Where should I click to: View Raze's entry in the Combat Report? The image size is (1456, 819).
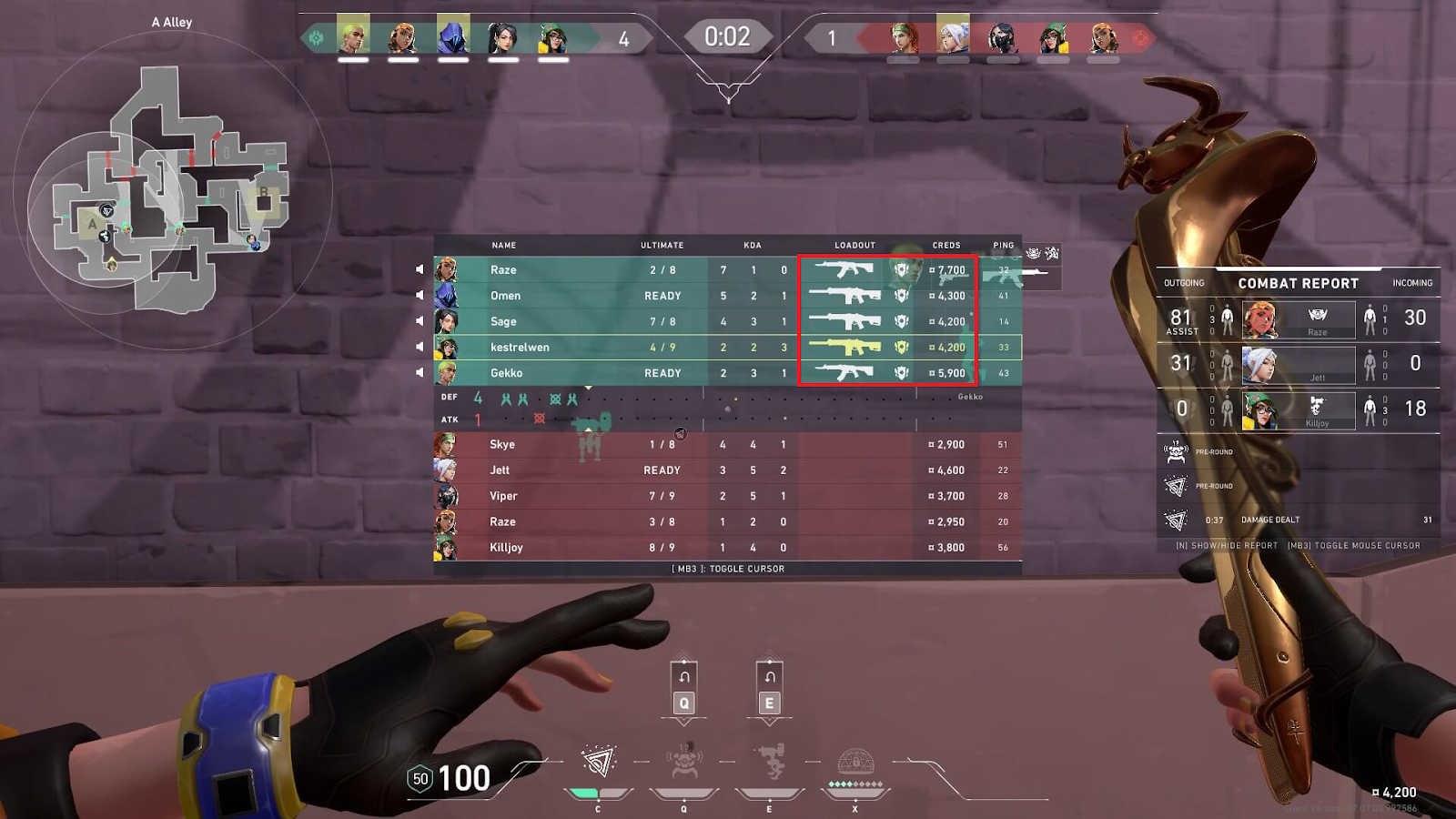pyautogui.click(x=1299, y=318)
